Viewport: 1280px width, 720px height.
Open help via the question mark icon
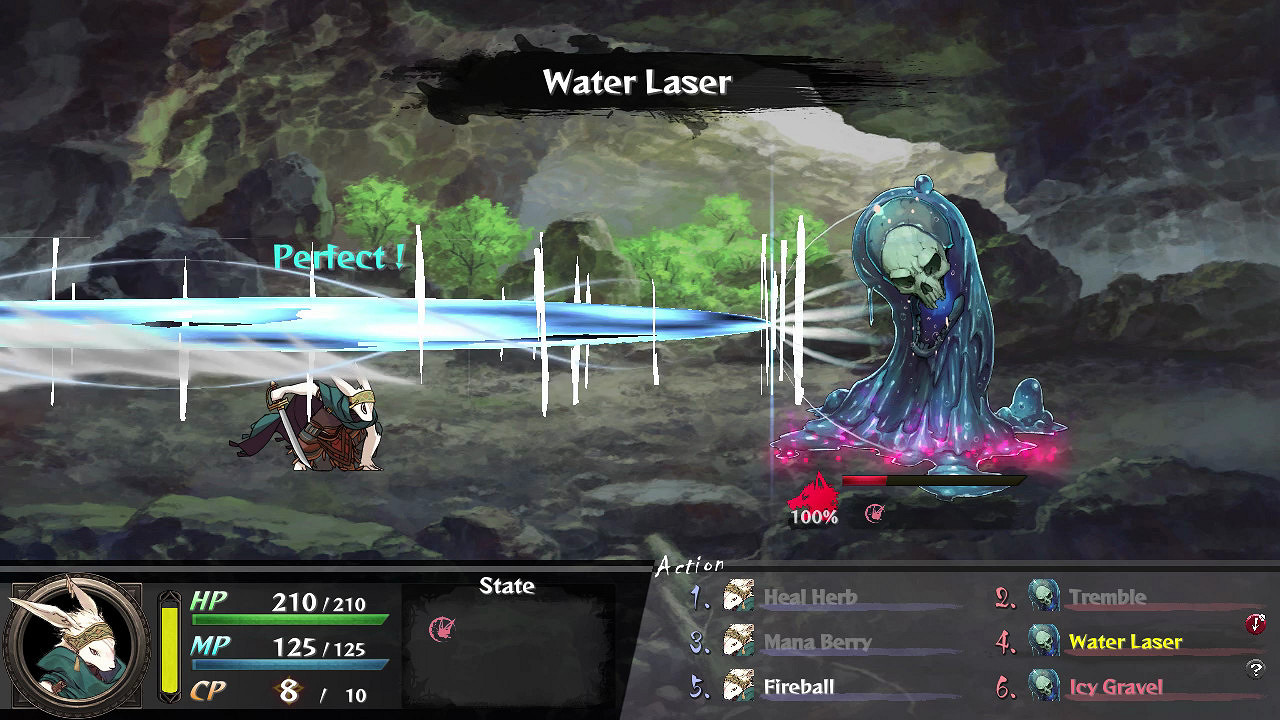coord(1255,667)
